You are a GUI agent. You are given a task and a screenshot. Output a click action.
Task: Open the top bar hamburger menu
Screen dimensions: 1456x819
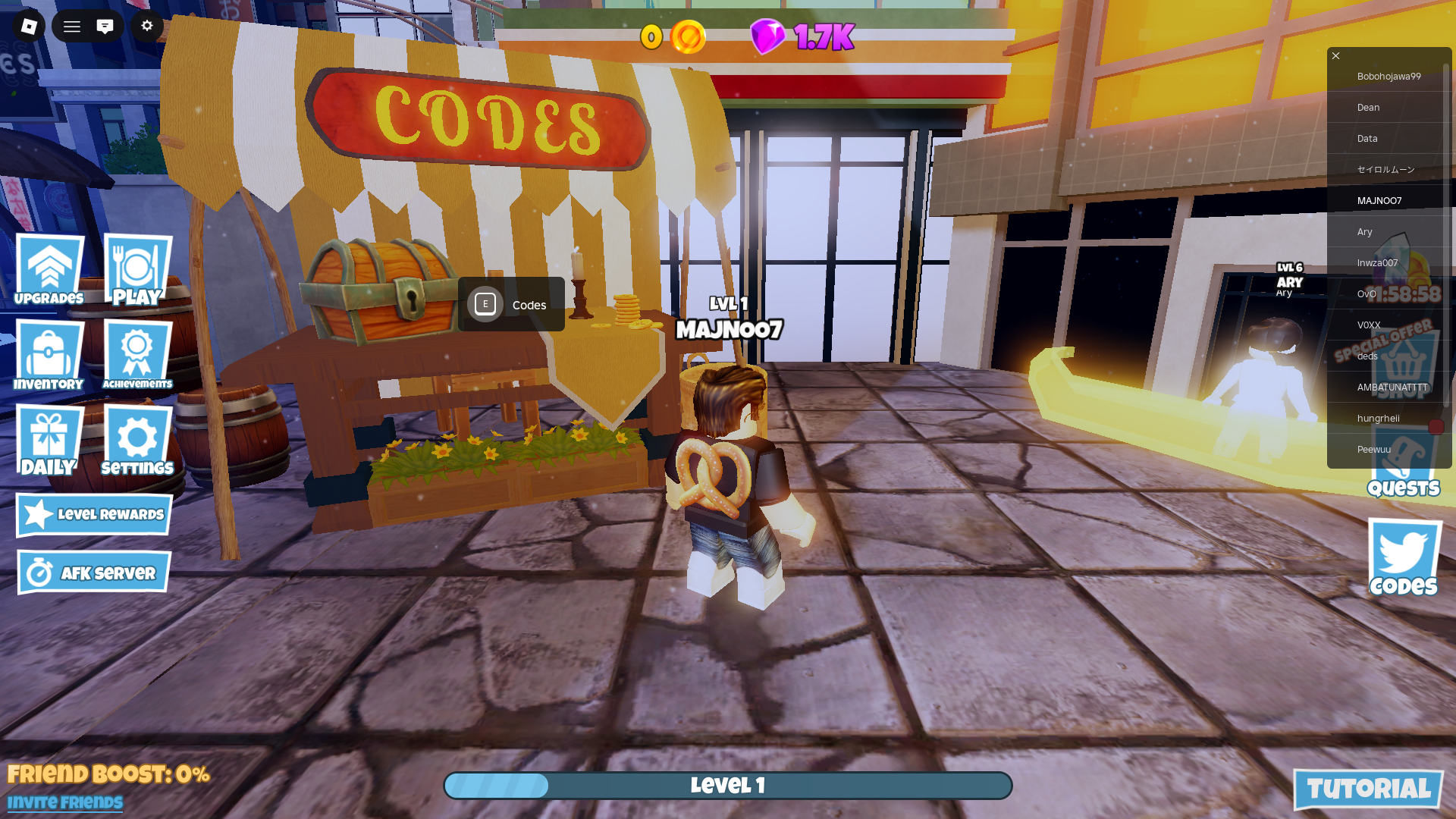coord(72,27)
